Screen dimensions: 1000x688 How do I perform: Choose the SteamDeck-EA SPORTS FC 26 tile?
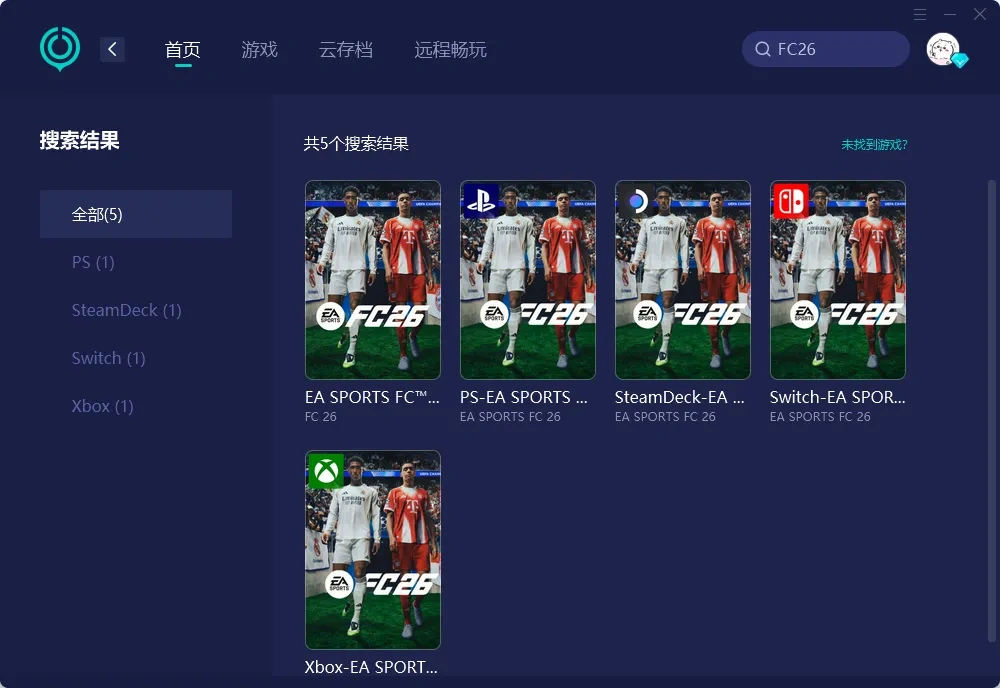point(682,280)
